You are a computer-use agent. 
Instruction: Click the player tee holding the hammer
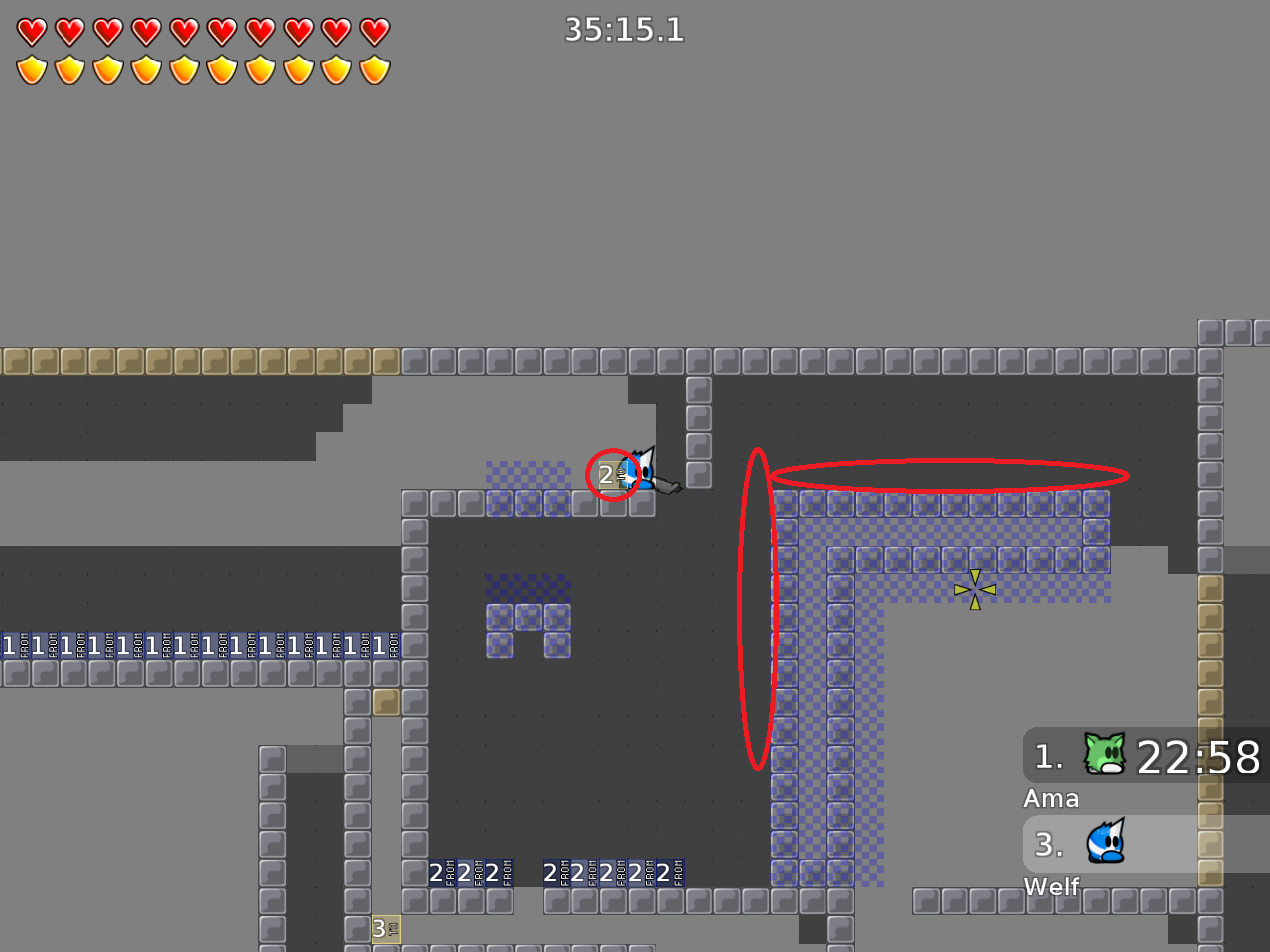645,471
